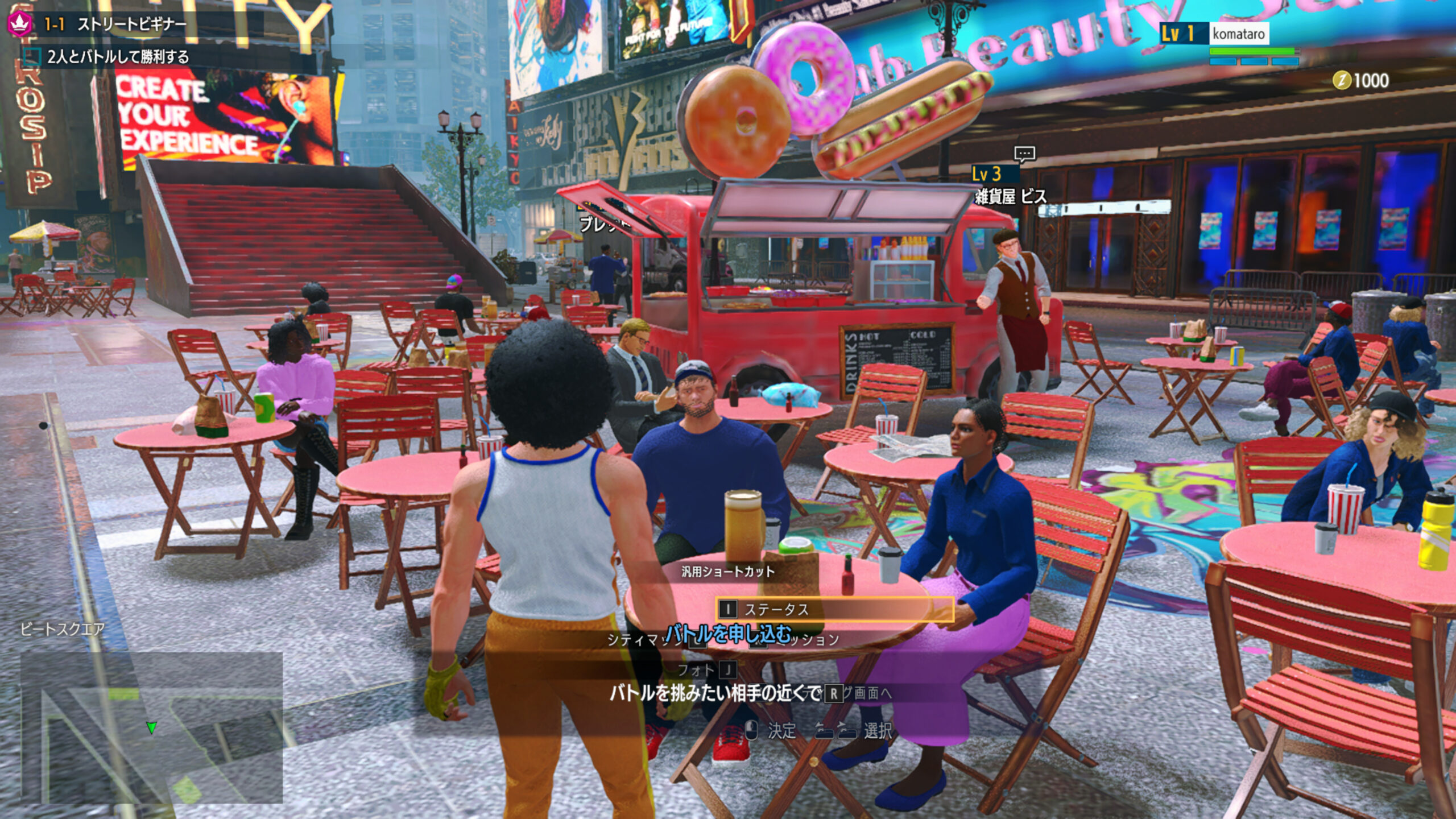
Task: Click the minimap of ビートスクエア
Action: [151, 727]
